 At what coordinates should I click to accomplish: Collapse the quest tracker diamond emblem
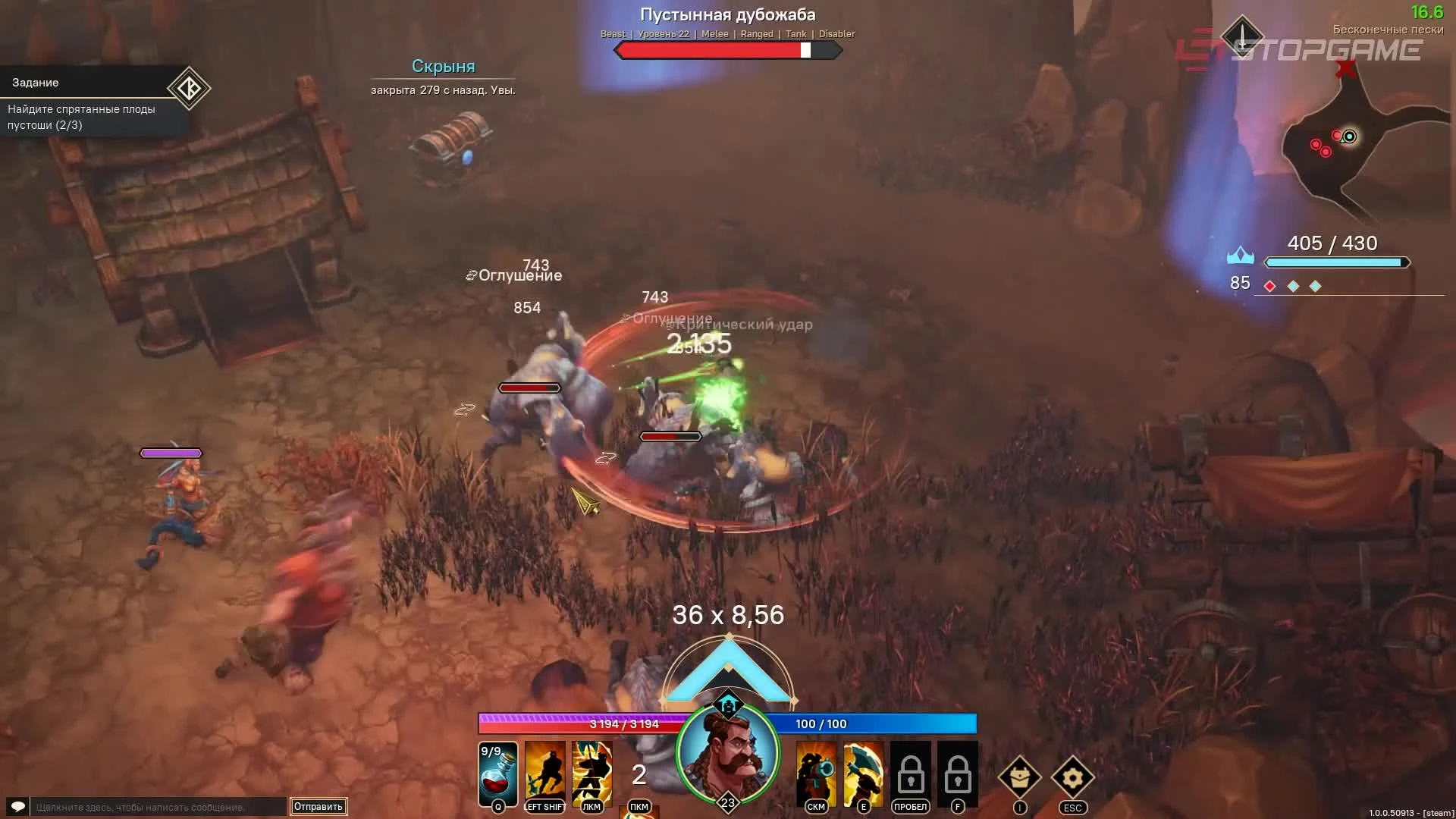click(x=188, y=89)
